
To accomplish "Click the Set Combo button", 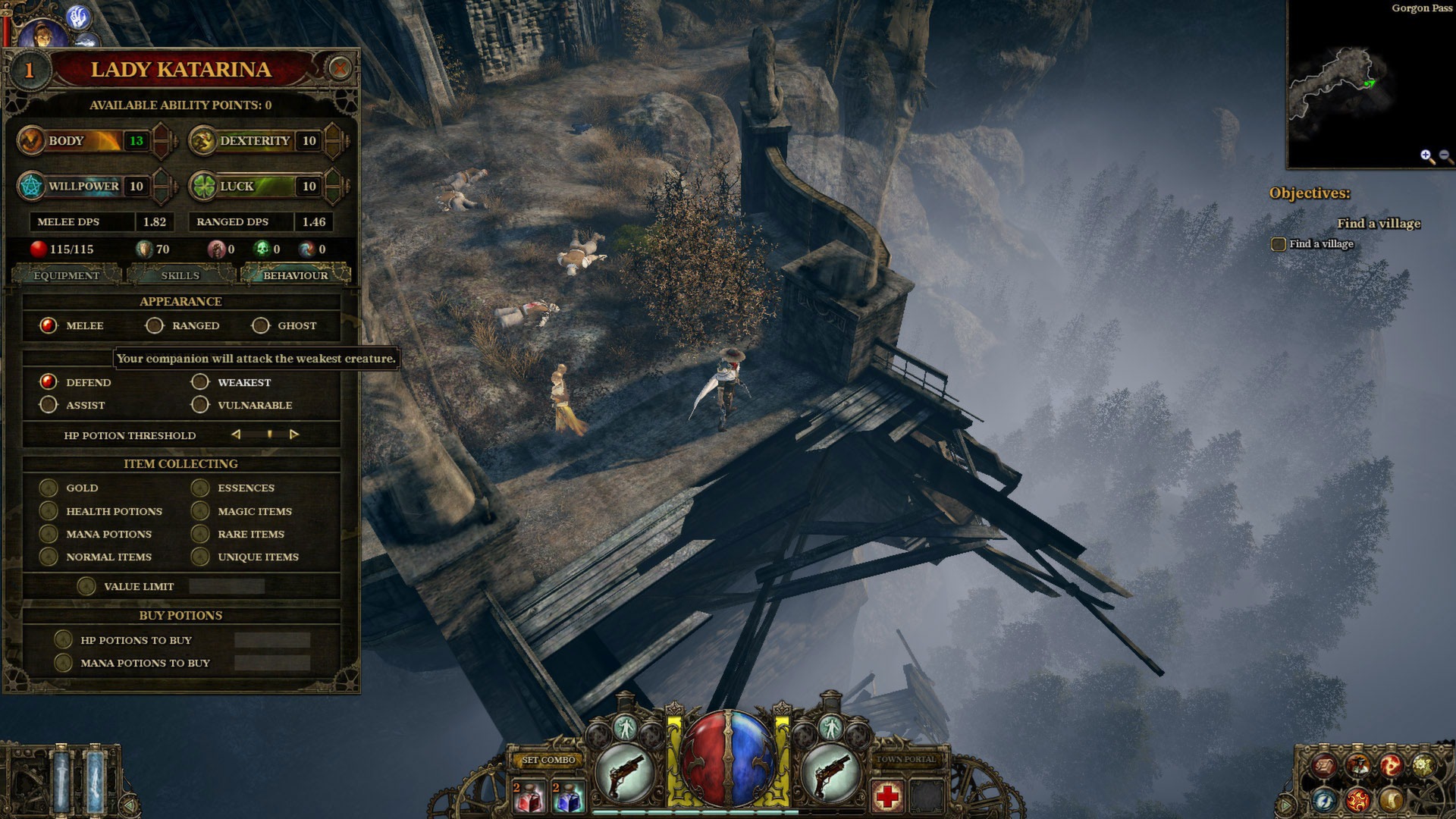I will click(x=549, y=759).
